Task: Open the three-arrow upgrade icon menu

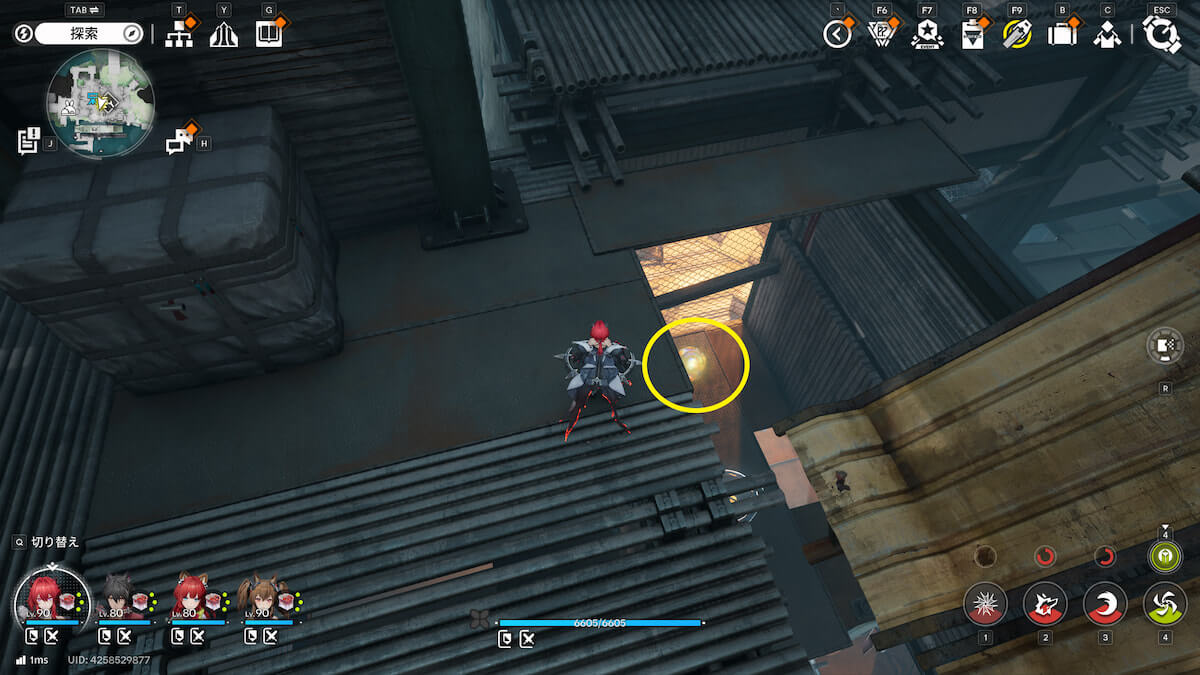Action: [223, 34]
